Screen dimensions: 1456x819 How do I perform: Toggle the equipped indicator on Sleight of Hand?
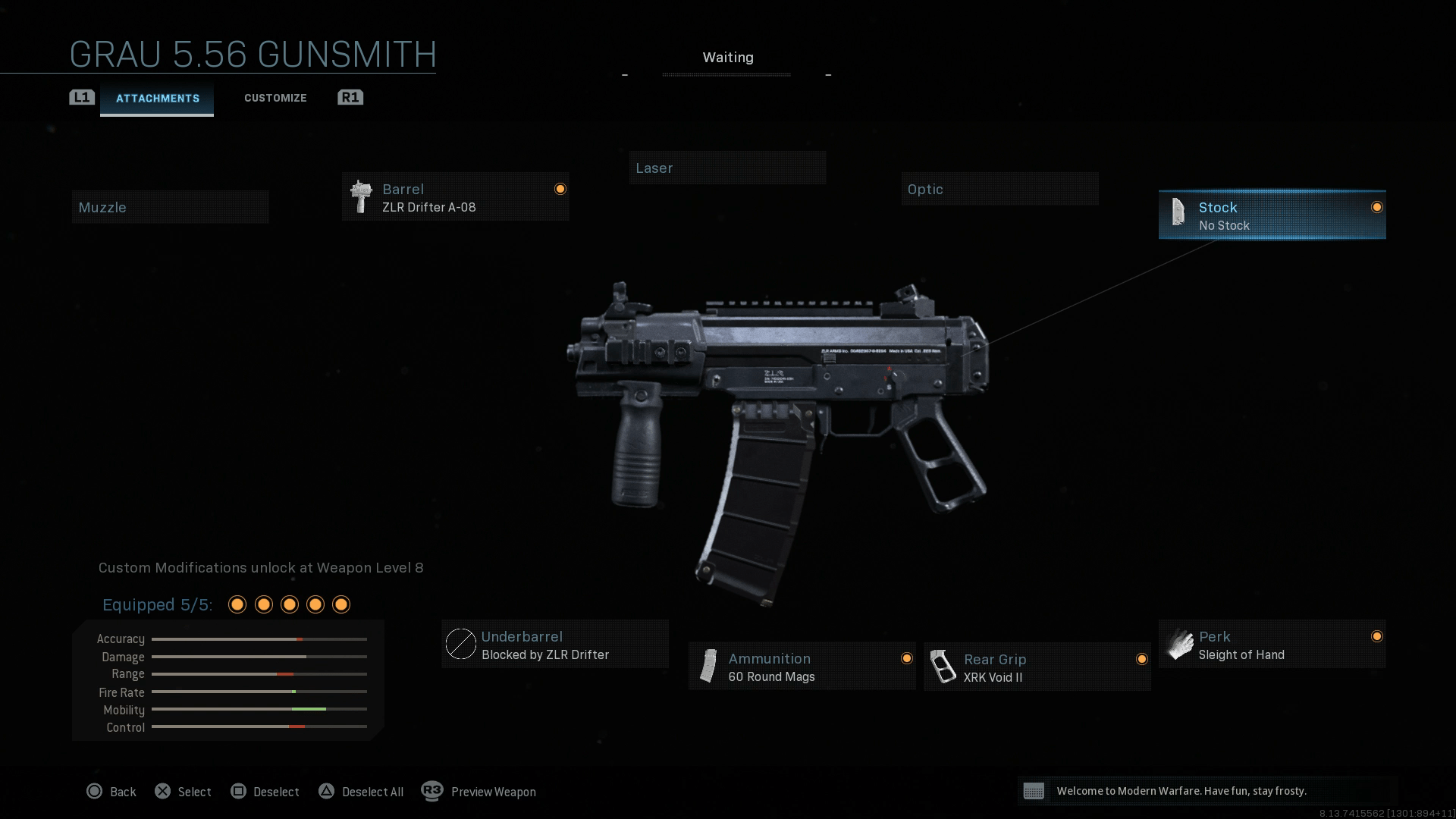1376,637
